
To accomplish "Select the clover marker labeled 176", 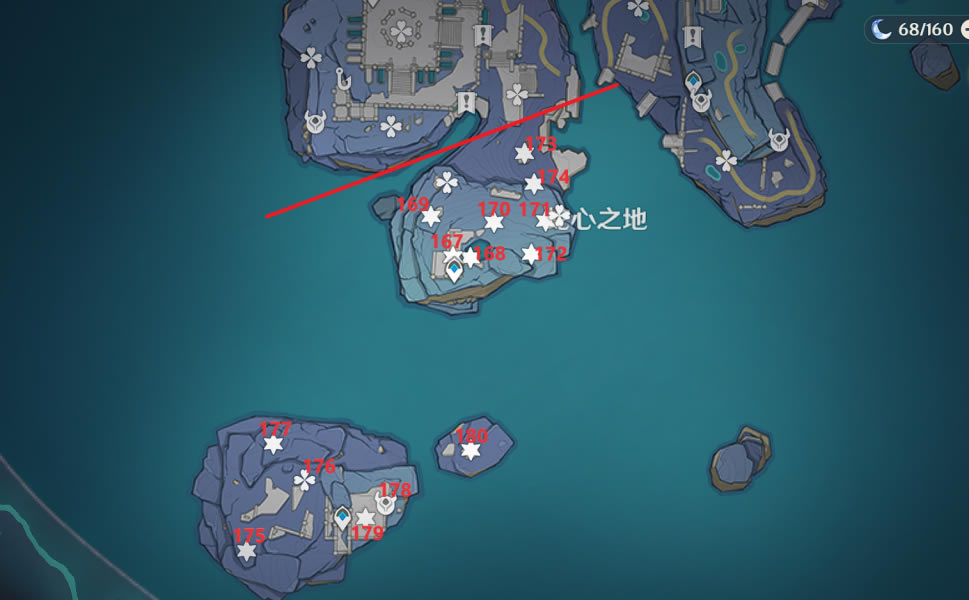I will [305, 481].
